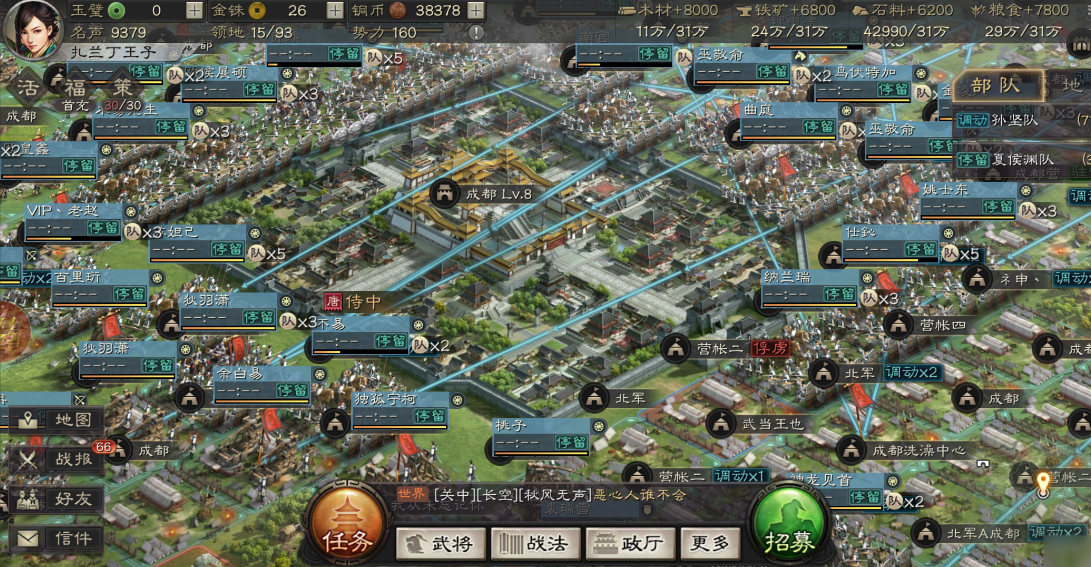Screen dimensions: 1091x567
Task: Open the round 任务 quest button
Action: click(x=347, y=526)
